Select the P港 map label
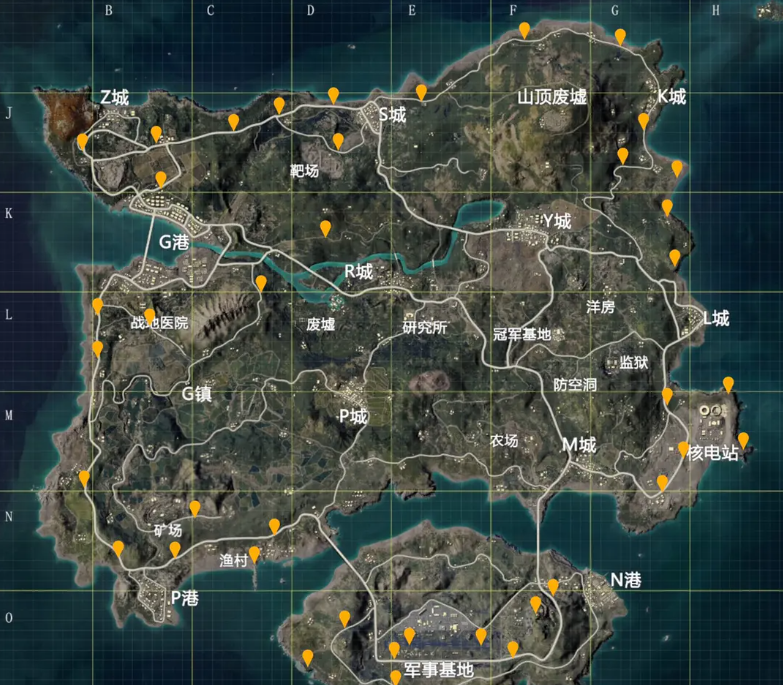Viewport: 783px width, 685px height. coord(184,598)
